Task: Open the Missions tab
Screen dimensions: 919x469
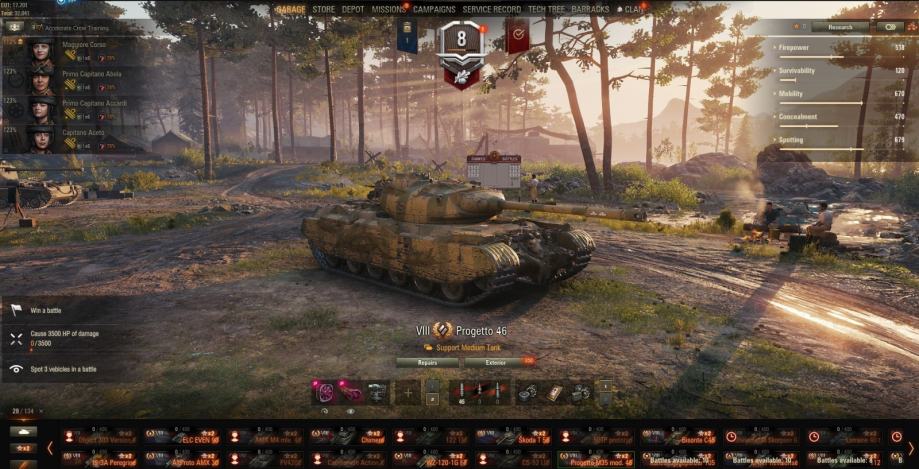Action: pyautogui.click(x=388, y=9)
